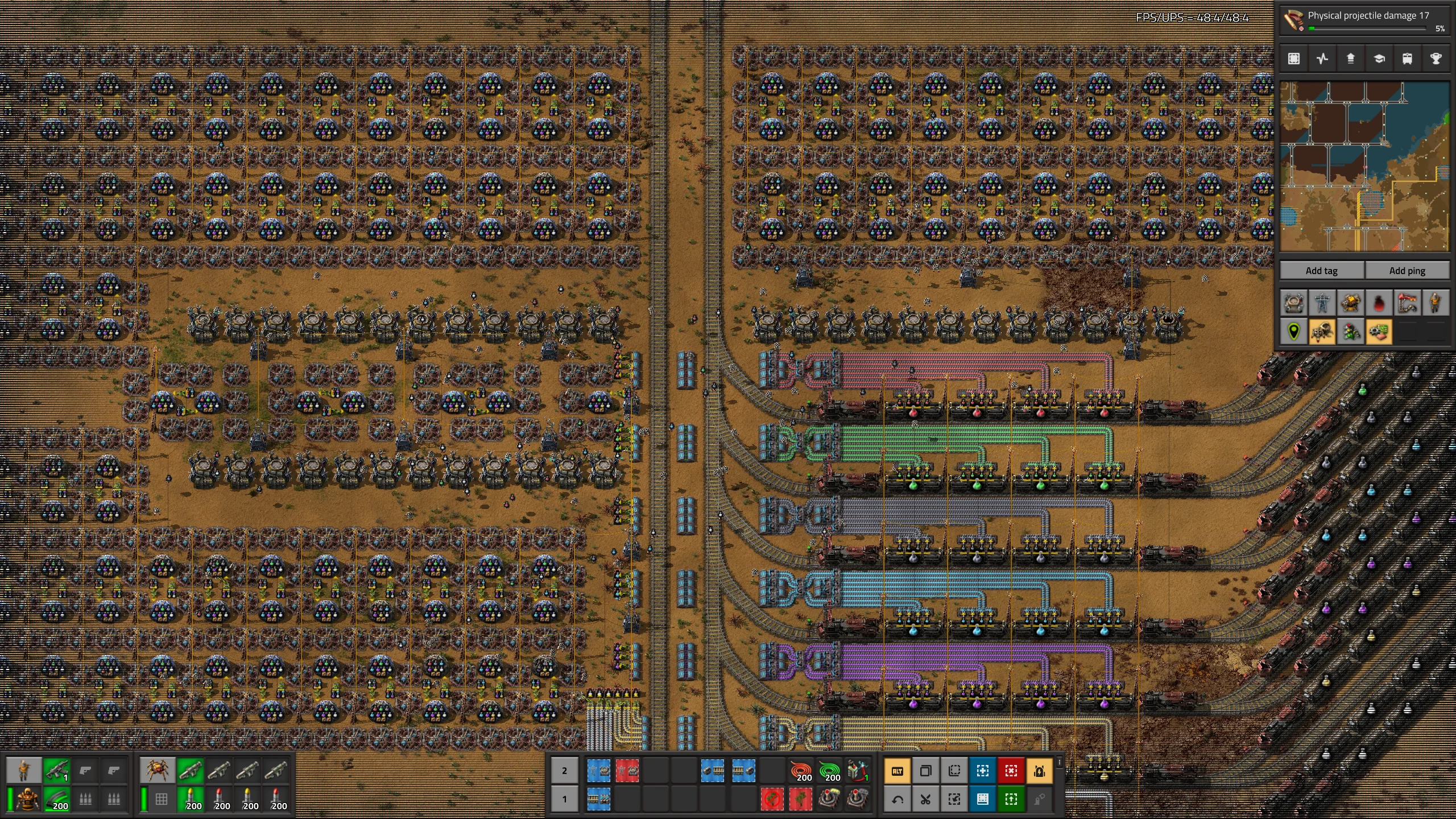1456x819 pixels.
Task: Open the trains overview button
Action: 1407,59
